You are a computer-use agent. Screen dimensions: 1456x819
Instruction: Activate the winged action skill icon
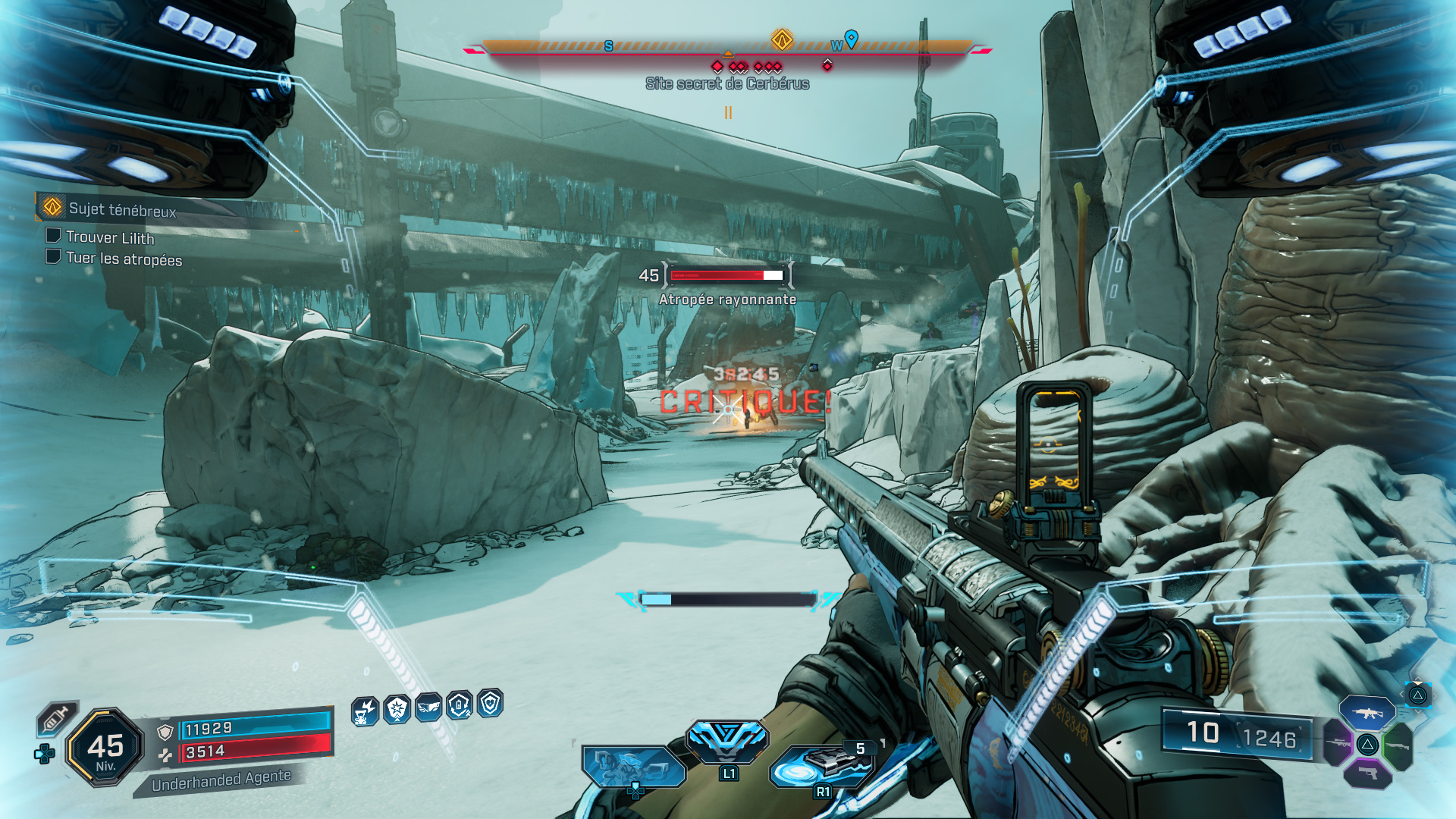tap(727, 739)
